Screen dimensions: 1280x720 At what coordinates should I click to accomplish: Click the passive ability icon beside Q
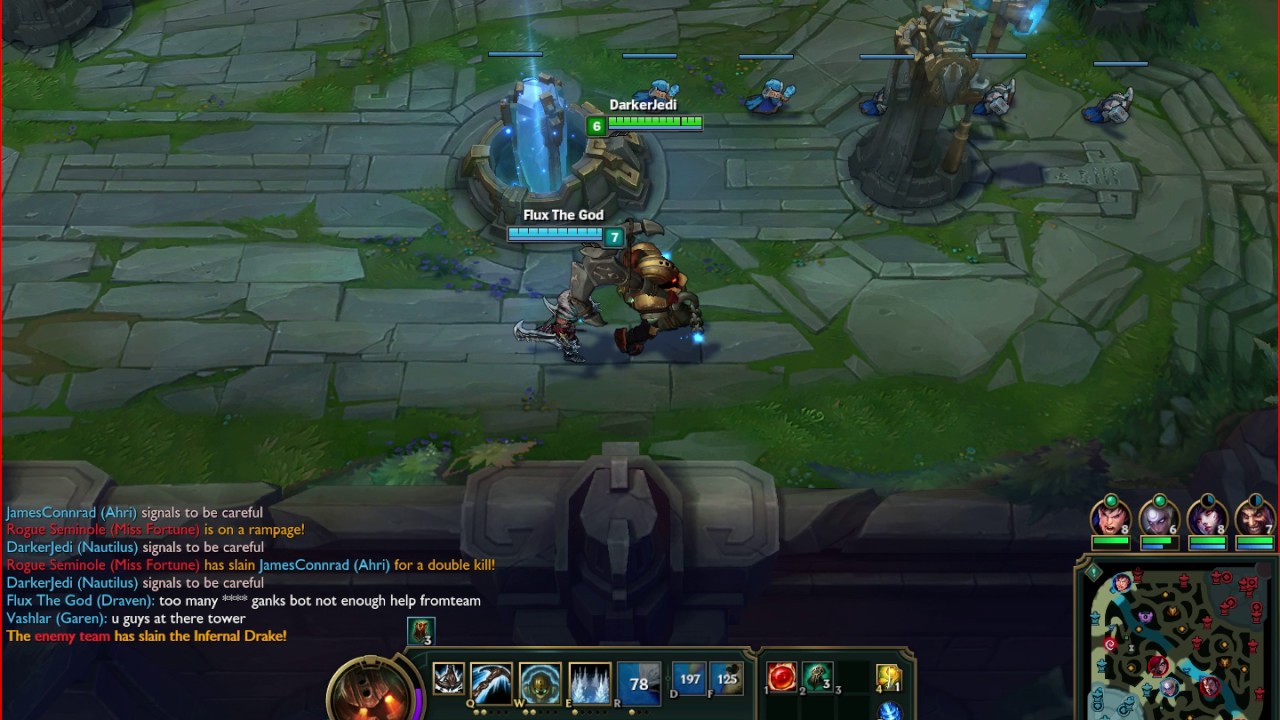point(448,680)
